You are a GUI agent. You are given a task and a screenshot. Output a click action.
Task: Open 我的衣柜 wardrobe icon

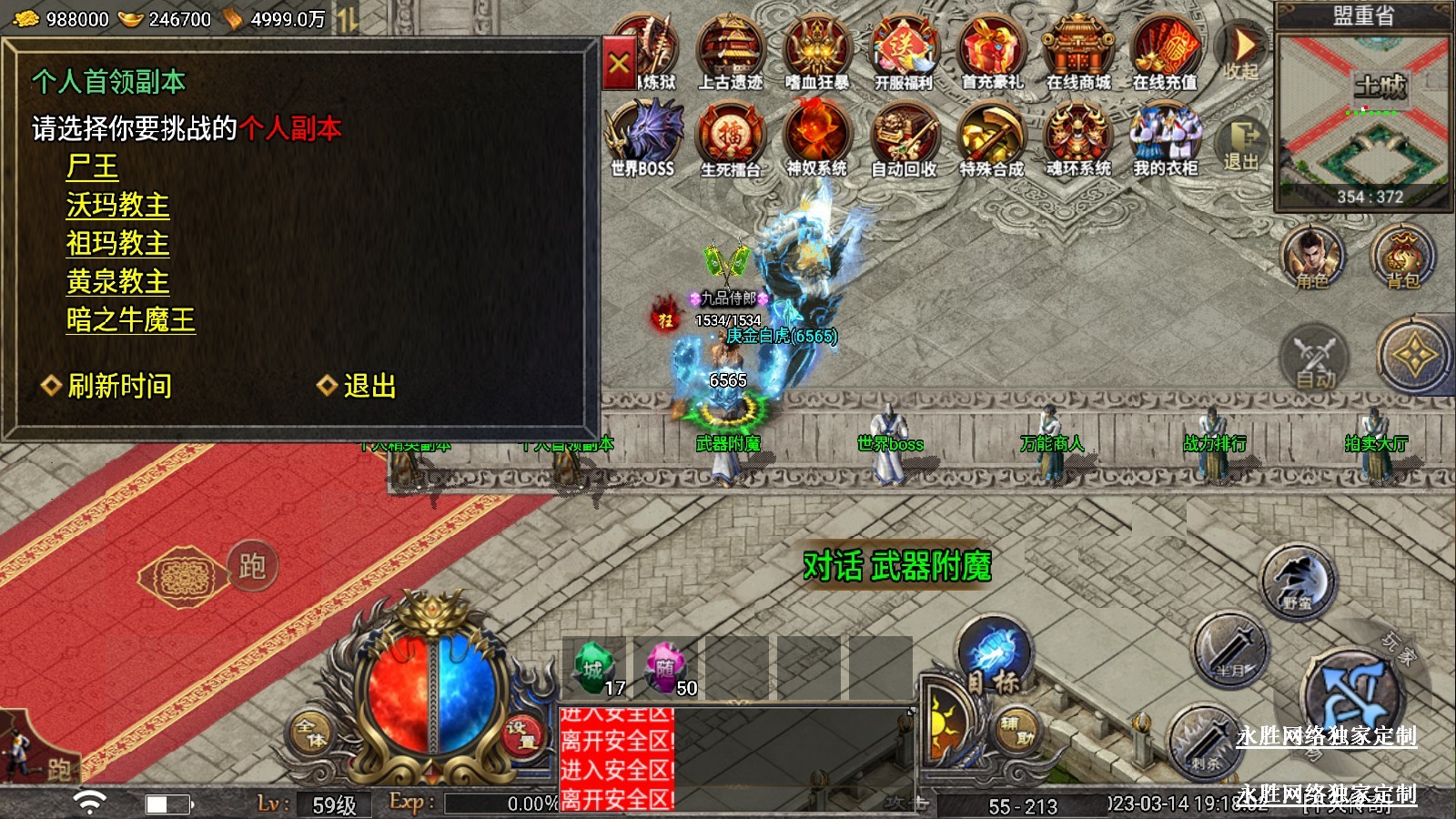[x=1165, y=138]
